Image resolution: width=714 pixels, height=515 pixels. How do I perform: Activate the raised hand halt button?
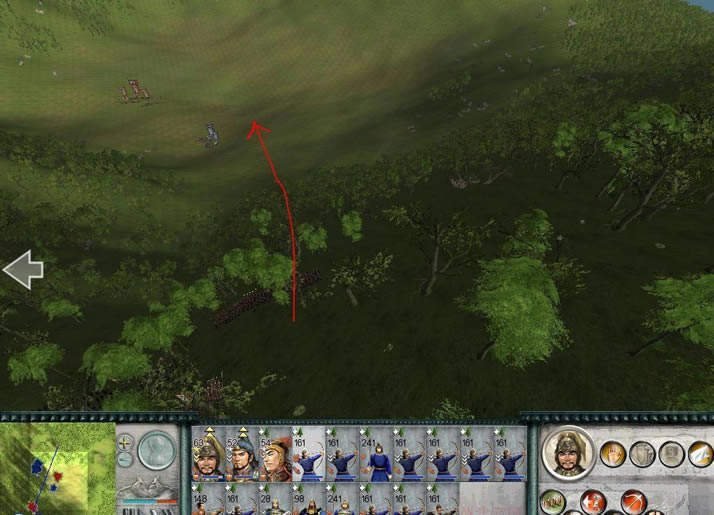614,454
